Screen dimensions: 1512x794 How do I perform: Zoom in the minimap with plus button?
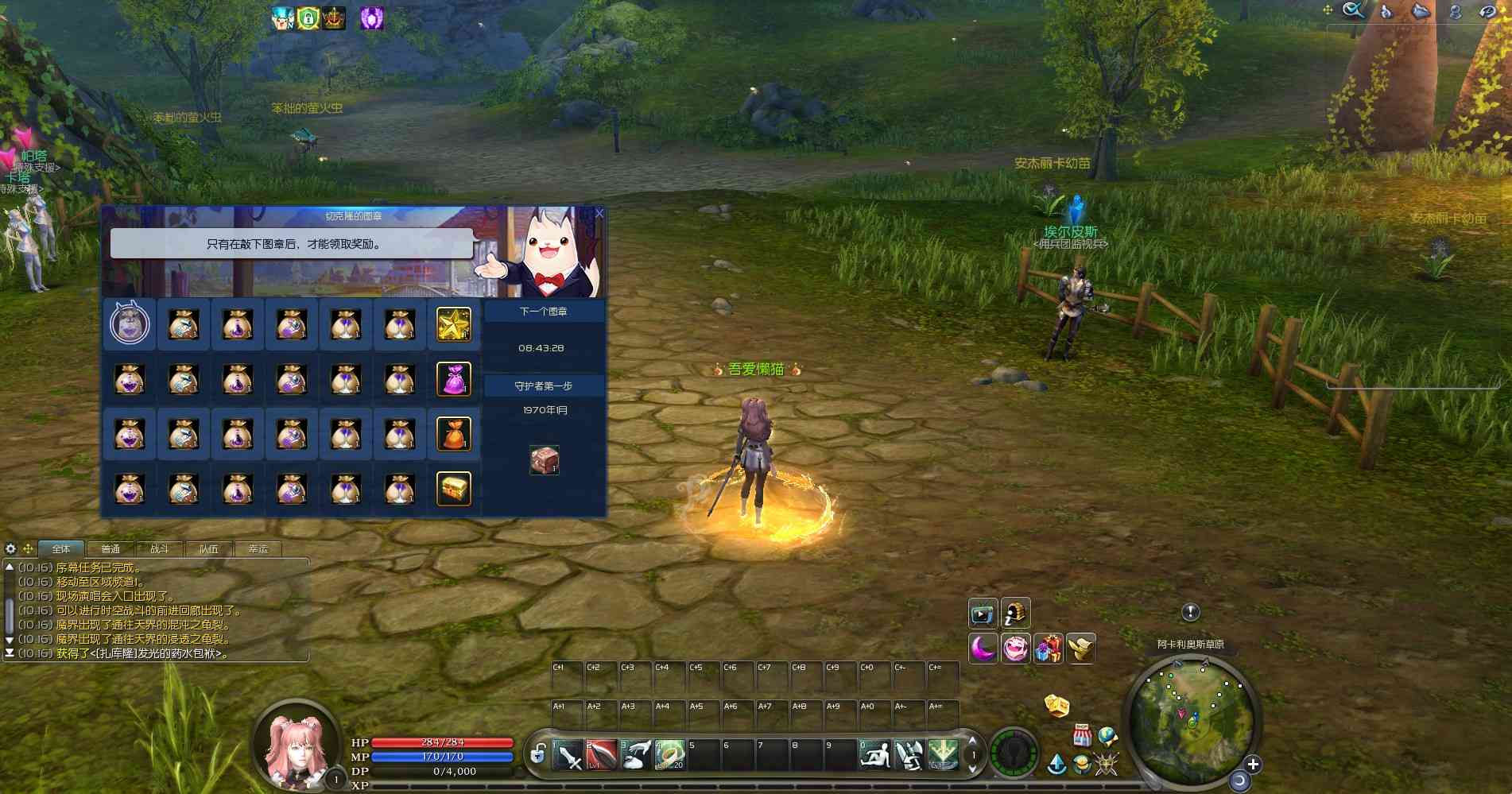click(x=1253, y=765)
